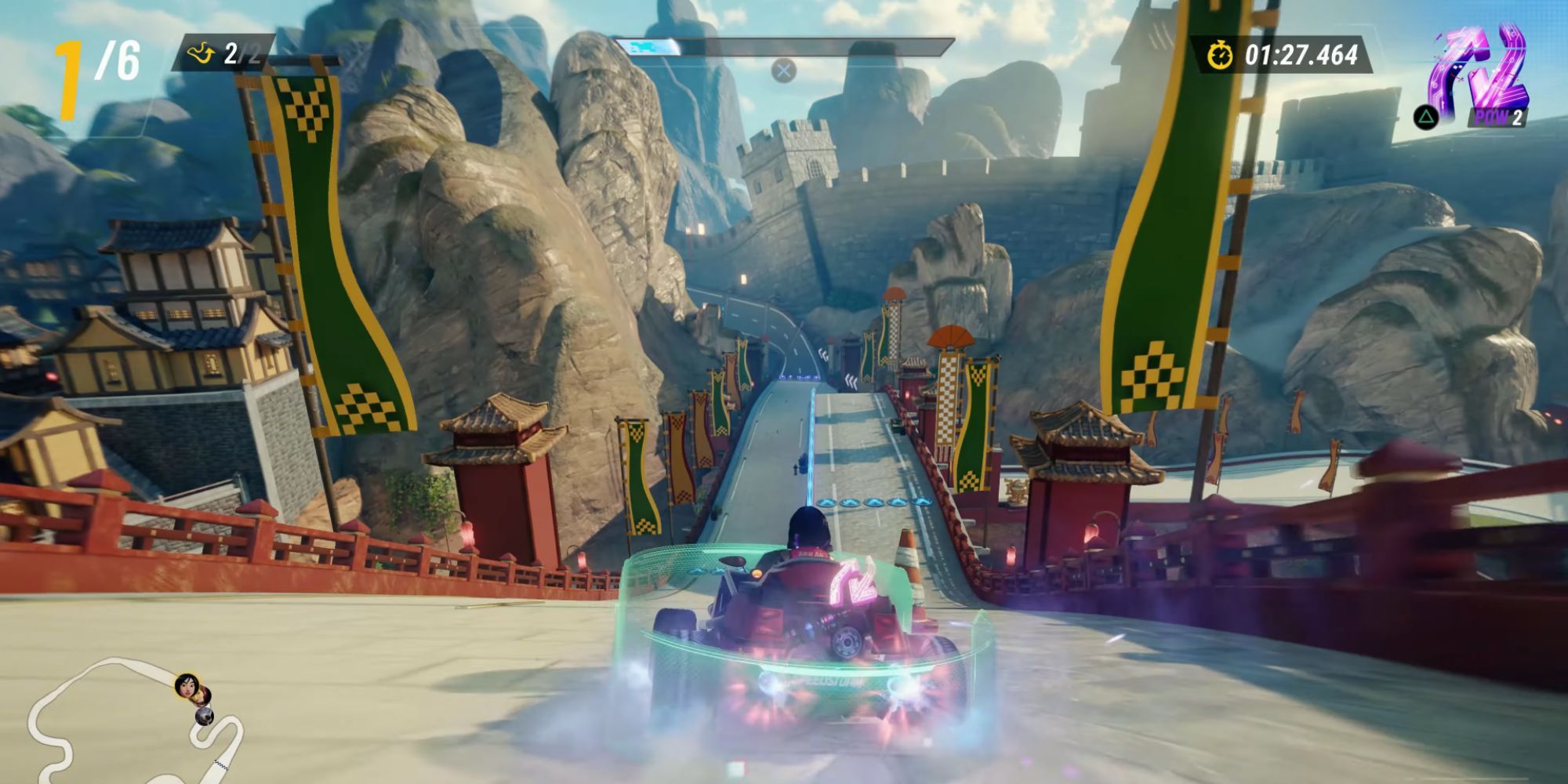The height and width of the screenshot is (784, 1568).
Task: Click the finish line marker on the minimap
Action: pyautogui.click(x=221, y=764)
